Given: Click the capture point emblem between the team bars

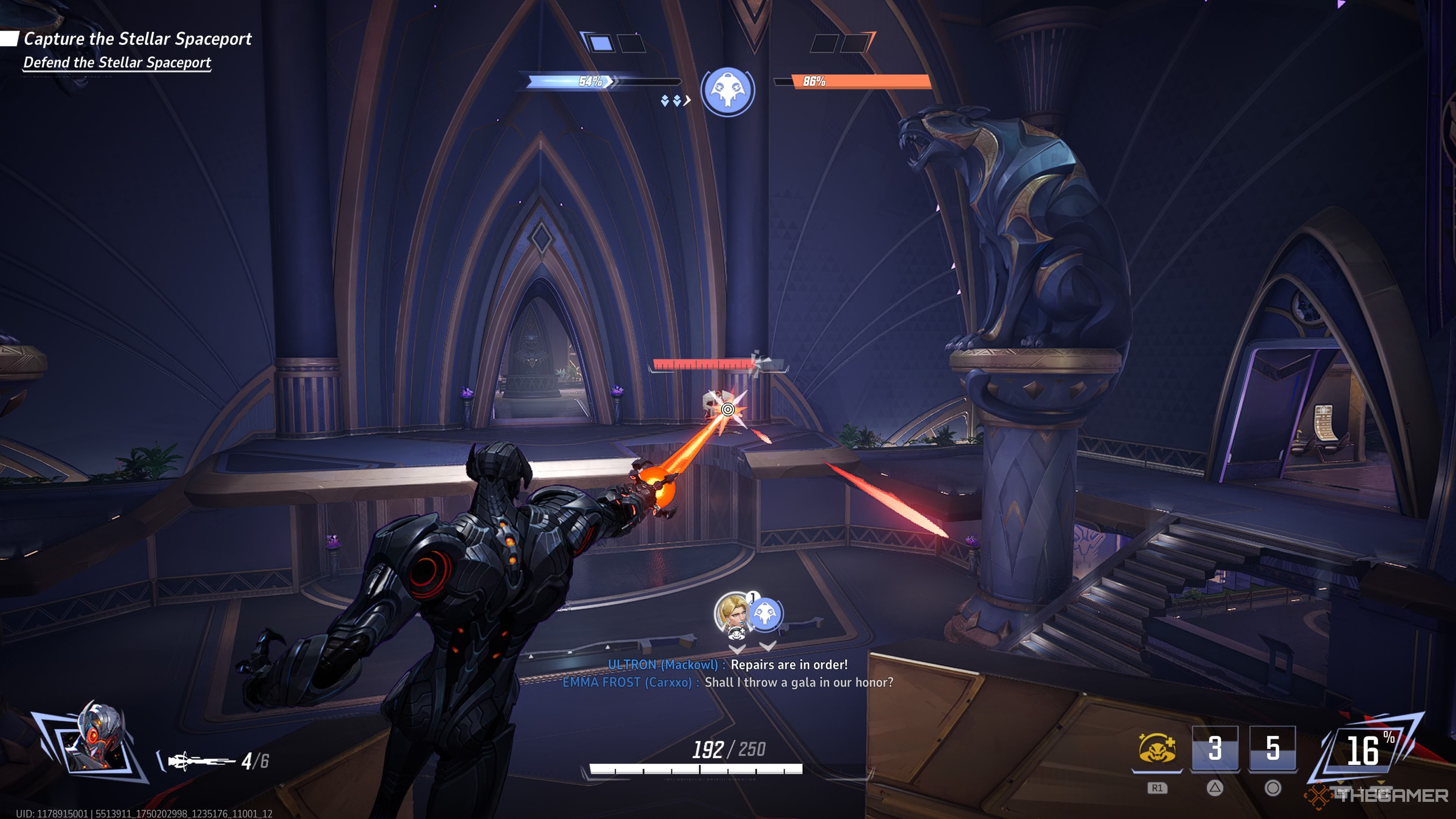Looking at the screenshot, I should tap(728, 91).
